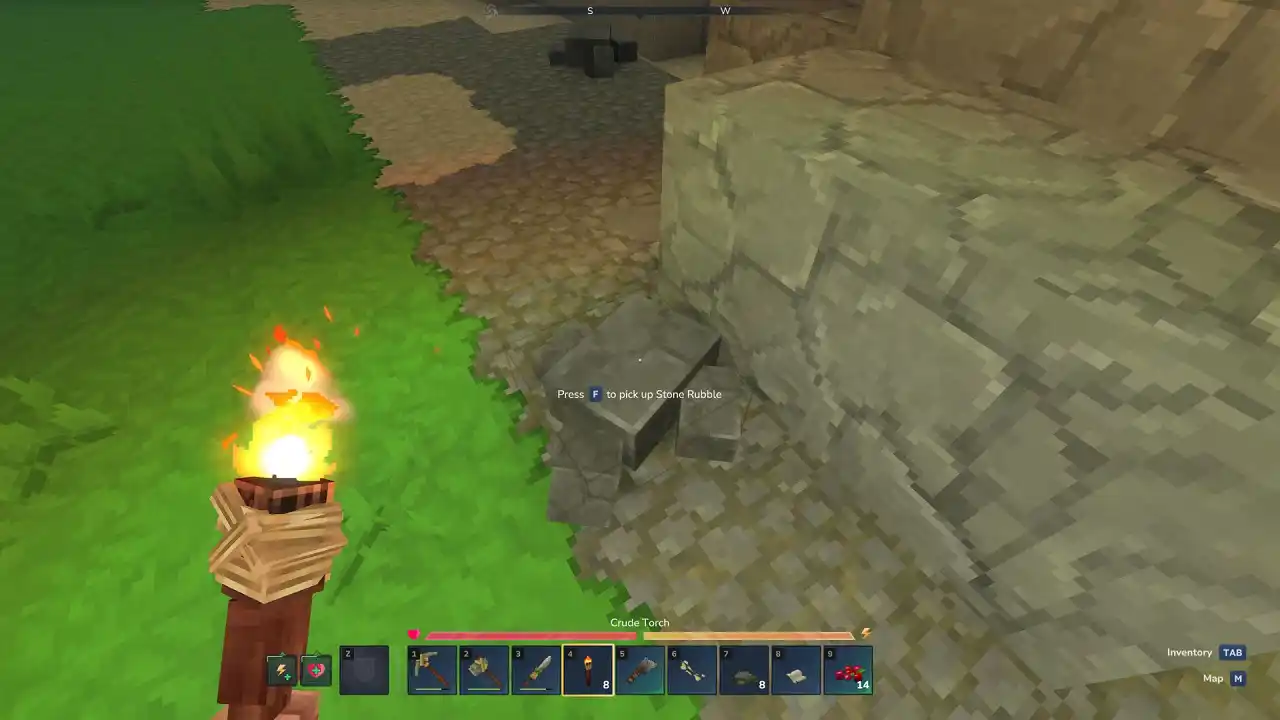
Task: Select the Crude Torch in hotbar slot 4
Action: pos(588,669)
